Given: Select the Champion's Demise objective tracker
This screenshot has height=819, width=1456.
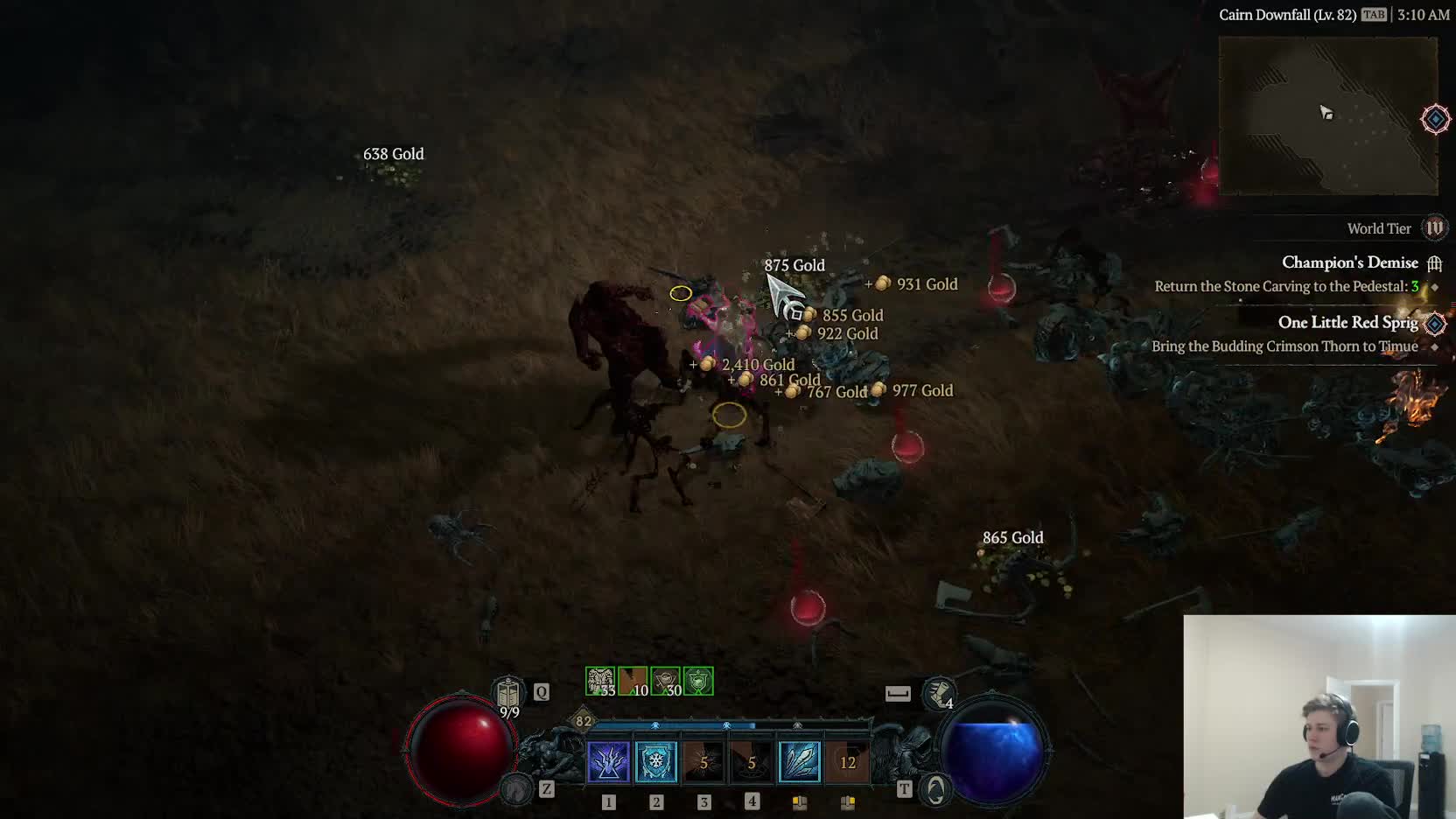Looking at the screenshot, I should [1349, 262].
